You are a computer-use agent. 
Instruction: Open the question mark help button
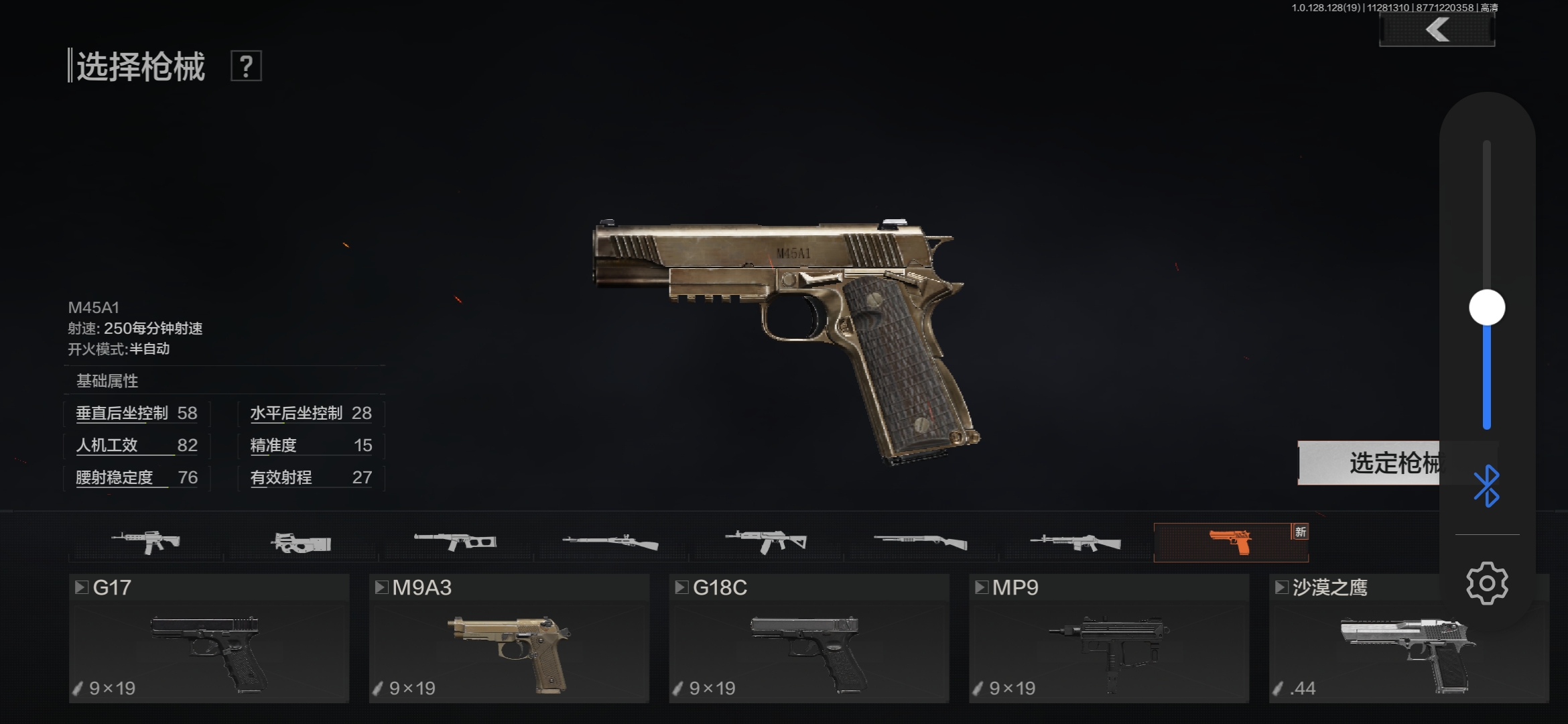pos(246,66)
